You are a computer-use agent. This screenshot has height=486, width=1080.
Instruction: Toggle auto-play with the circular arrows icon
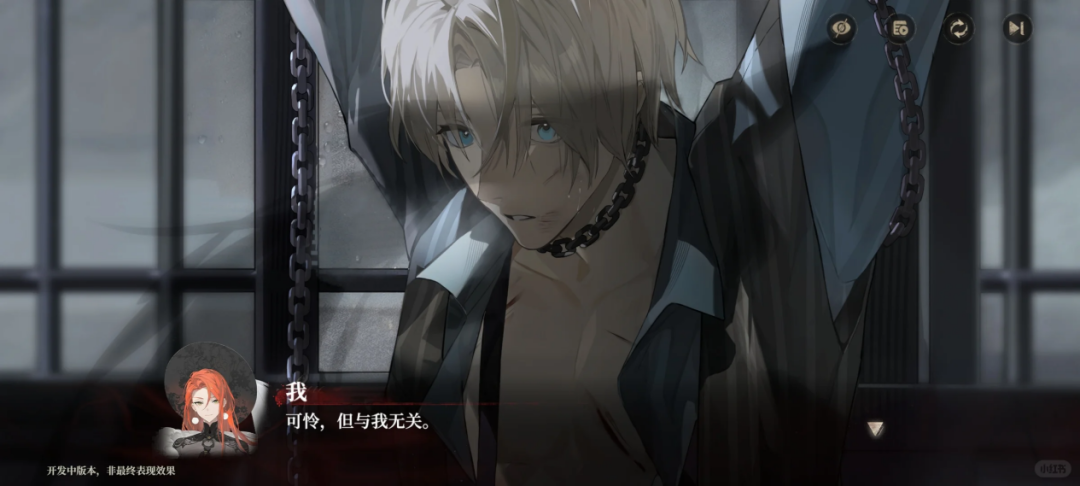(x=958, y=29)
